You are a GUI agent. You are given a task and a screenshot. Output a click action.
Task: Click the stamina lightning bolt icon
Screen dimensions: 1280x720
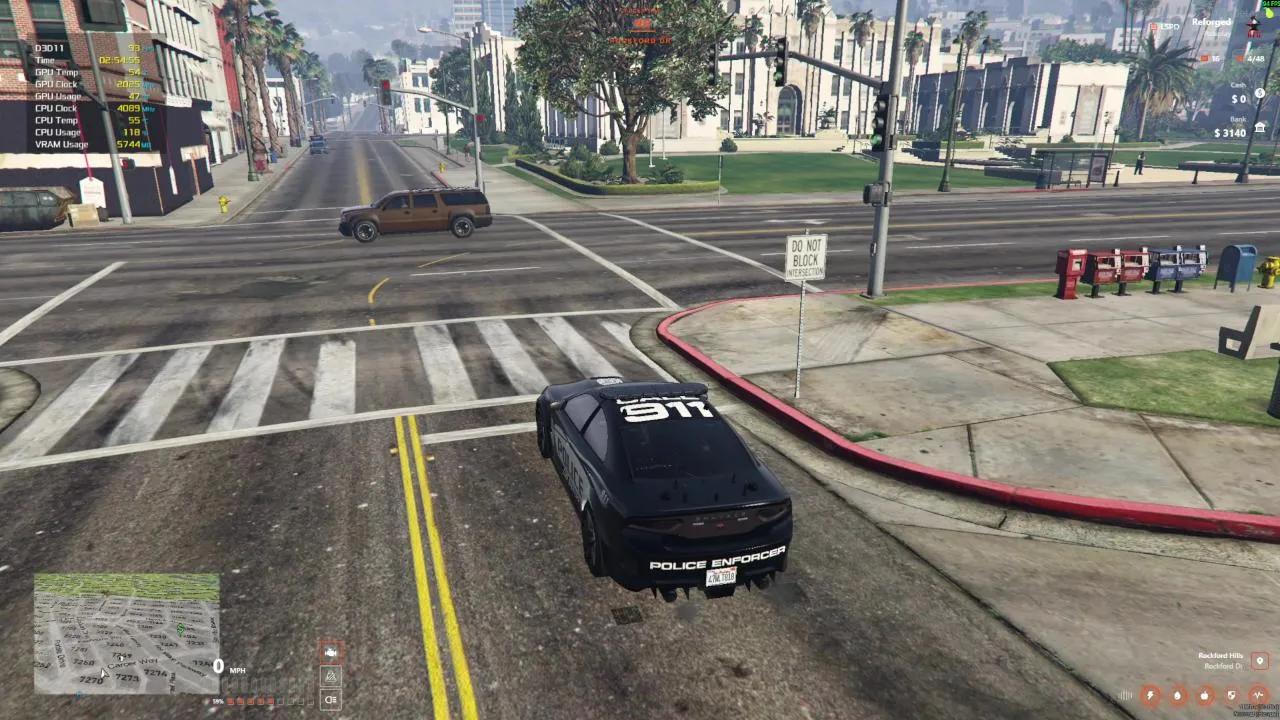(1149, 694)
